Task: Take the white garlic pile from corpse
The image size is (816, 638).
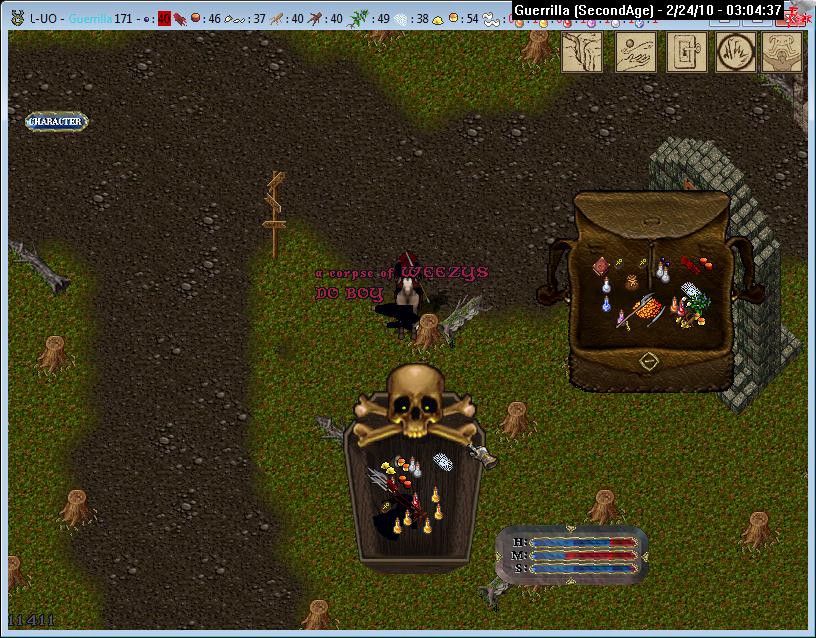Action: (443, 461)
